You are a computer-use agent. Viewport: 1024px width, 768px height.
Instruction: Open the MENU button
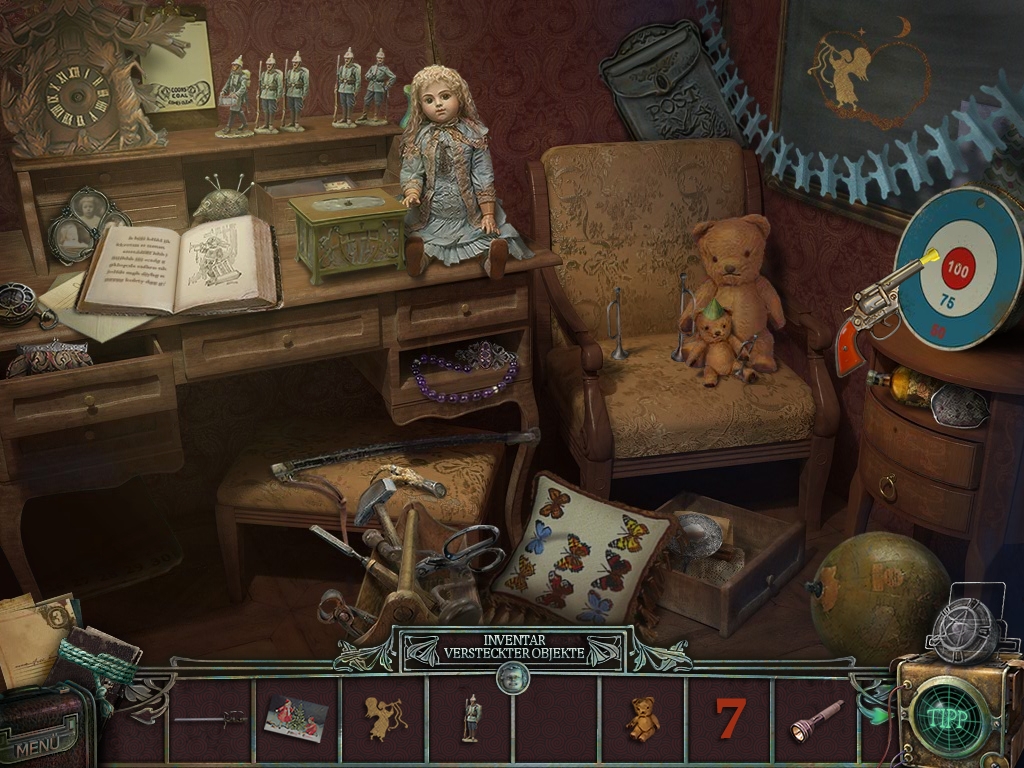click(40, 742)
